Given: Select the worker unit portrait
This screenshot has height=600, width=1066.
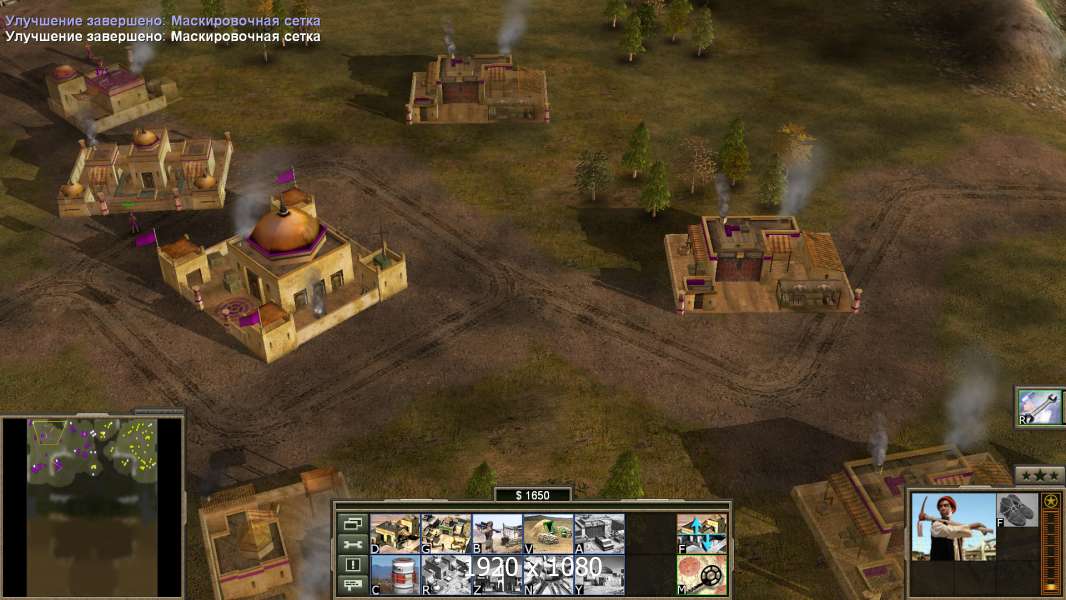Looking at the screenshot, I should point(953,526).
